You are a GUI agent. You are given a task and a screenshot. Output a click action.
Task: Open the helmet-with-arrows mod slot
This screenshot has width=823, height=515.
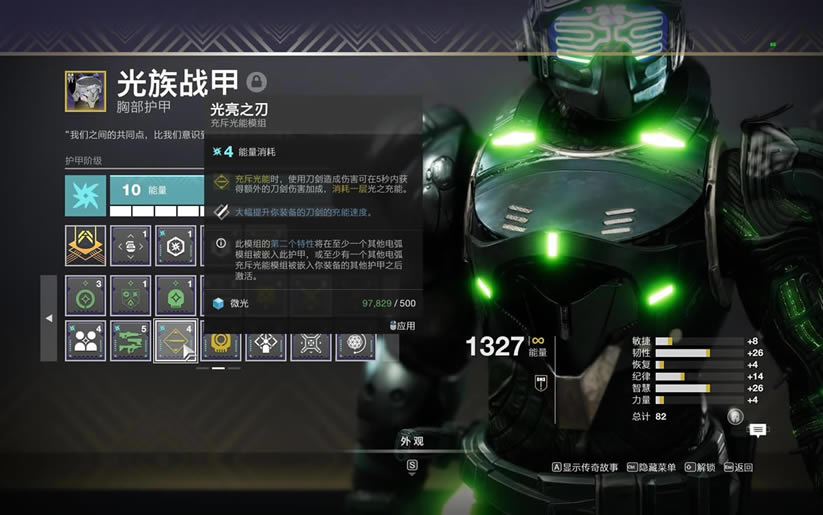[130, 246]
